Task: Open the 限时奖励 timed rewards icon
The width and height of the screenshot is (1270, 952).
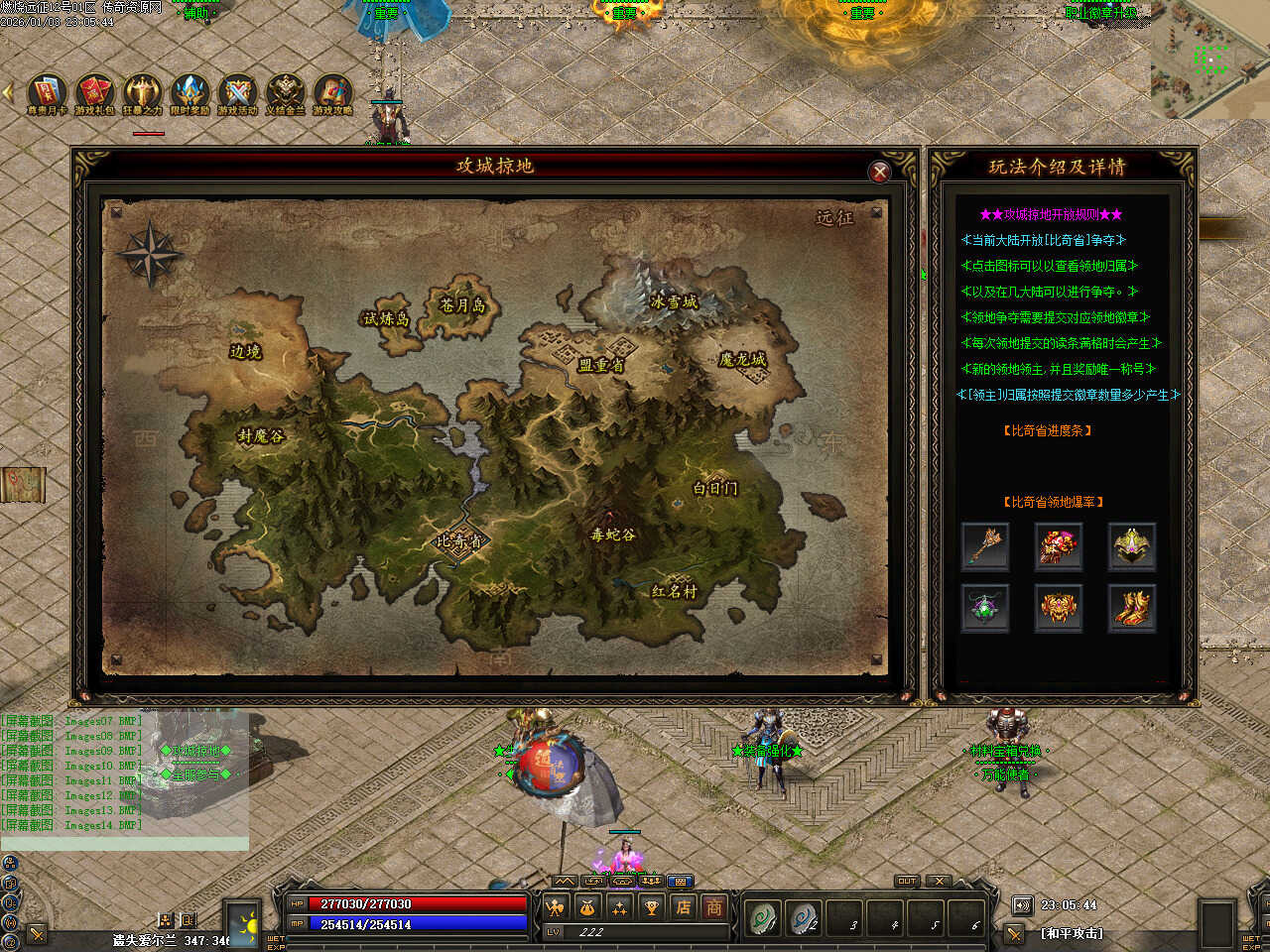Action: (x=190, y=93)
